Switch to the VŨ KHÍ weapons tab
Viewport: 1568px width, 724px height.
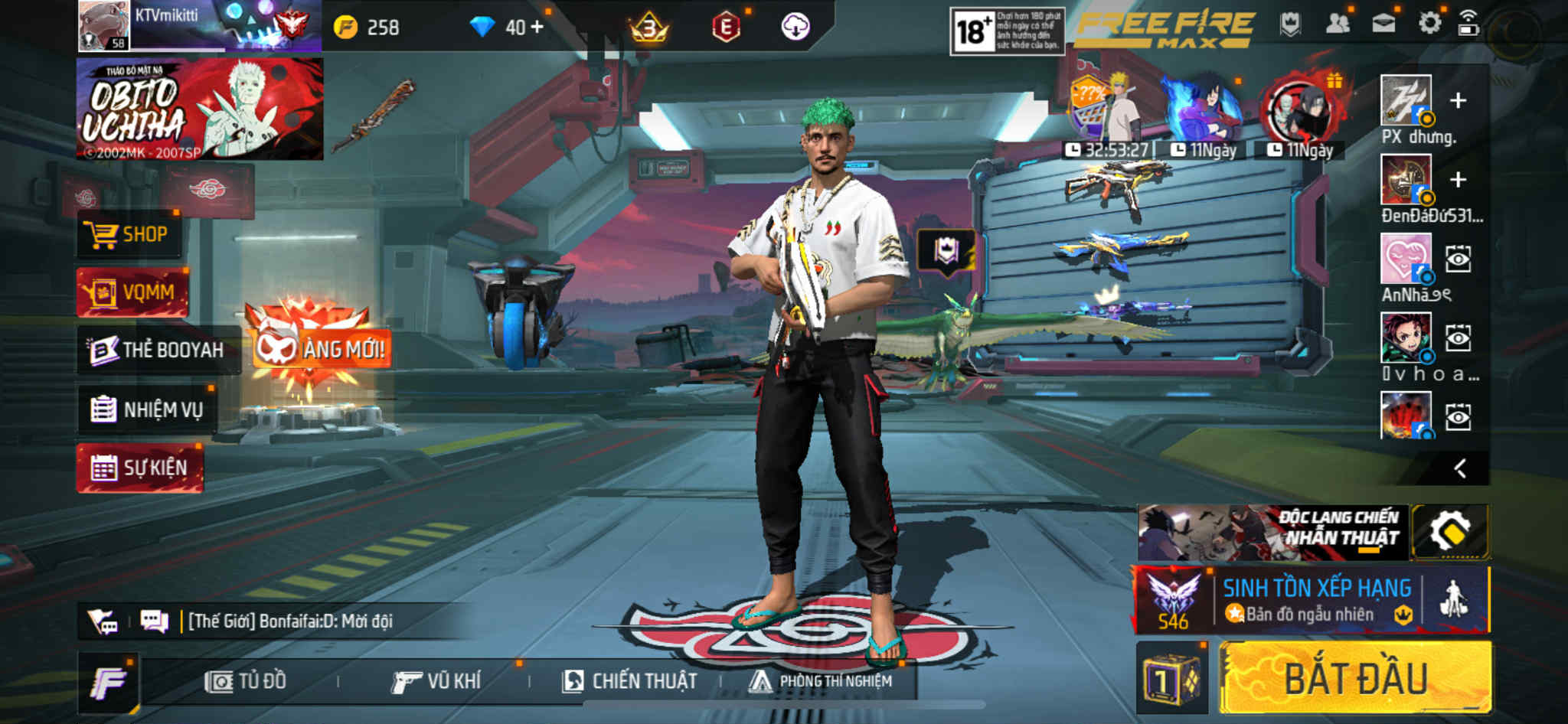(x=436, y=680)
